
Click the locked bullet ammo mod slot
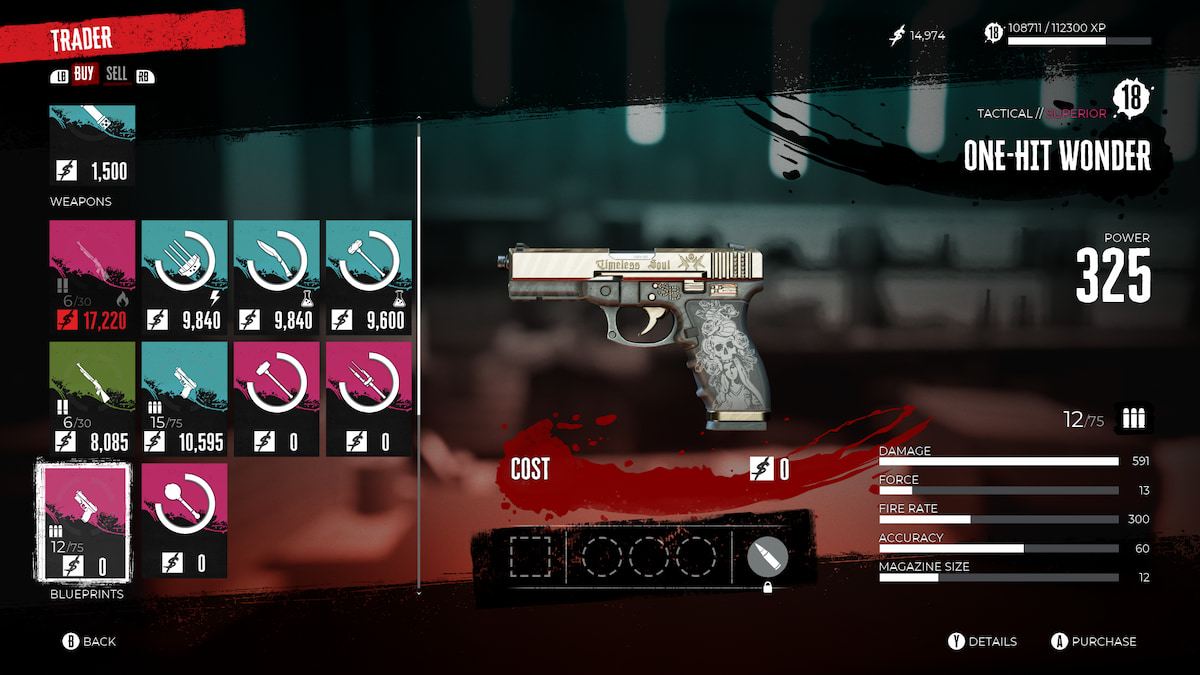pos(767,557)
